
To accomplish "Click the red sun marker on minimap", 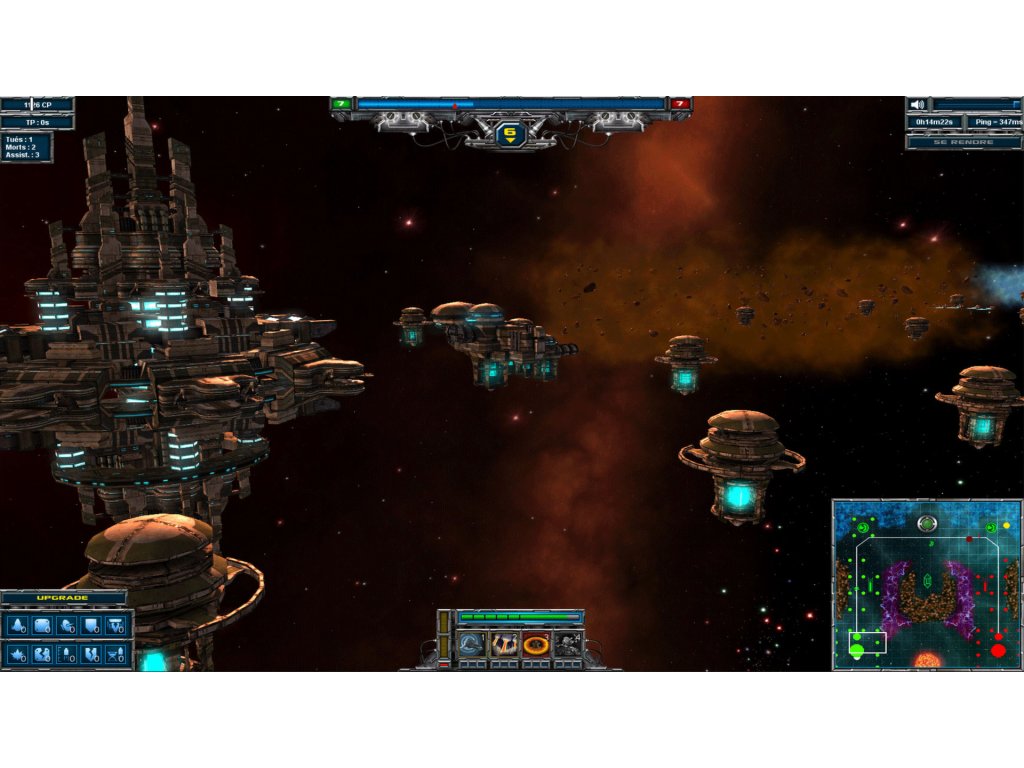I will point(927,662).
